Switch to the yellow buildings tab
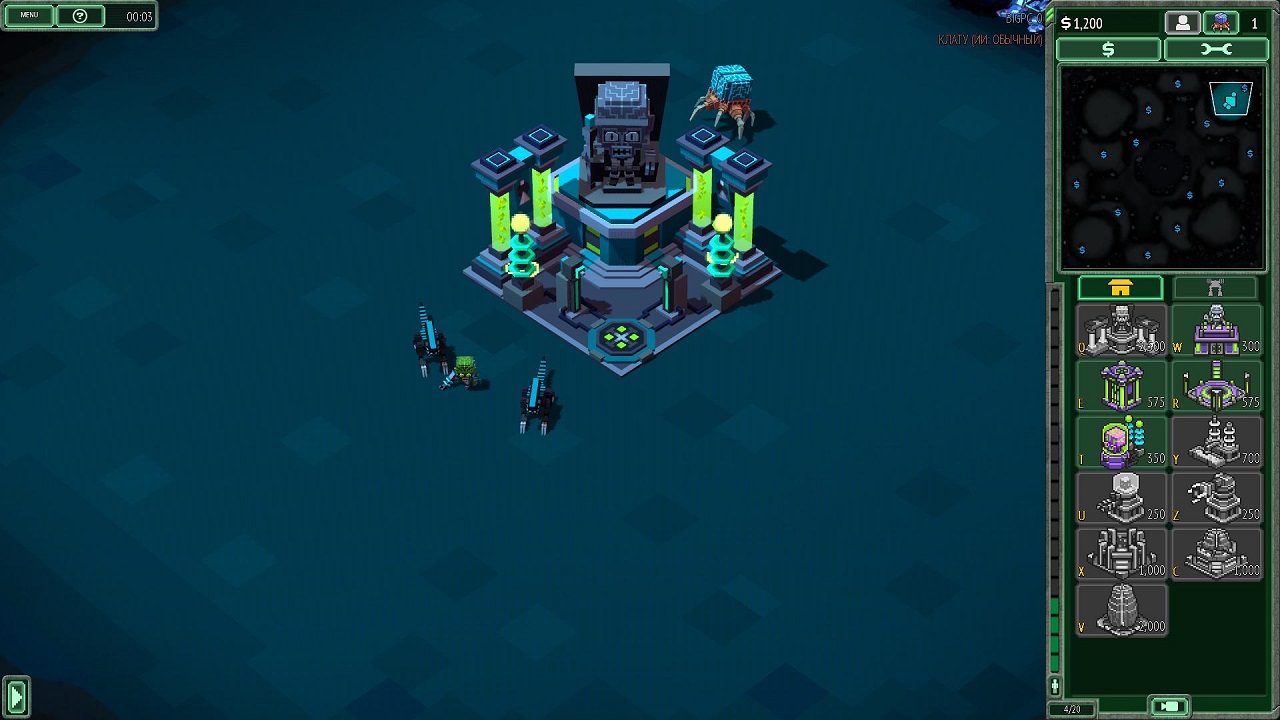The image size is (1280, 720). pyautogui.click(x=1120, y=289)
